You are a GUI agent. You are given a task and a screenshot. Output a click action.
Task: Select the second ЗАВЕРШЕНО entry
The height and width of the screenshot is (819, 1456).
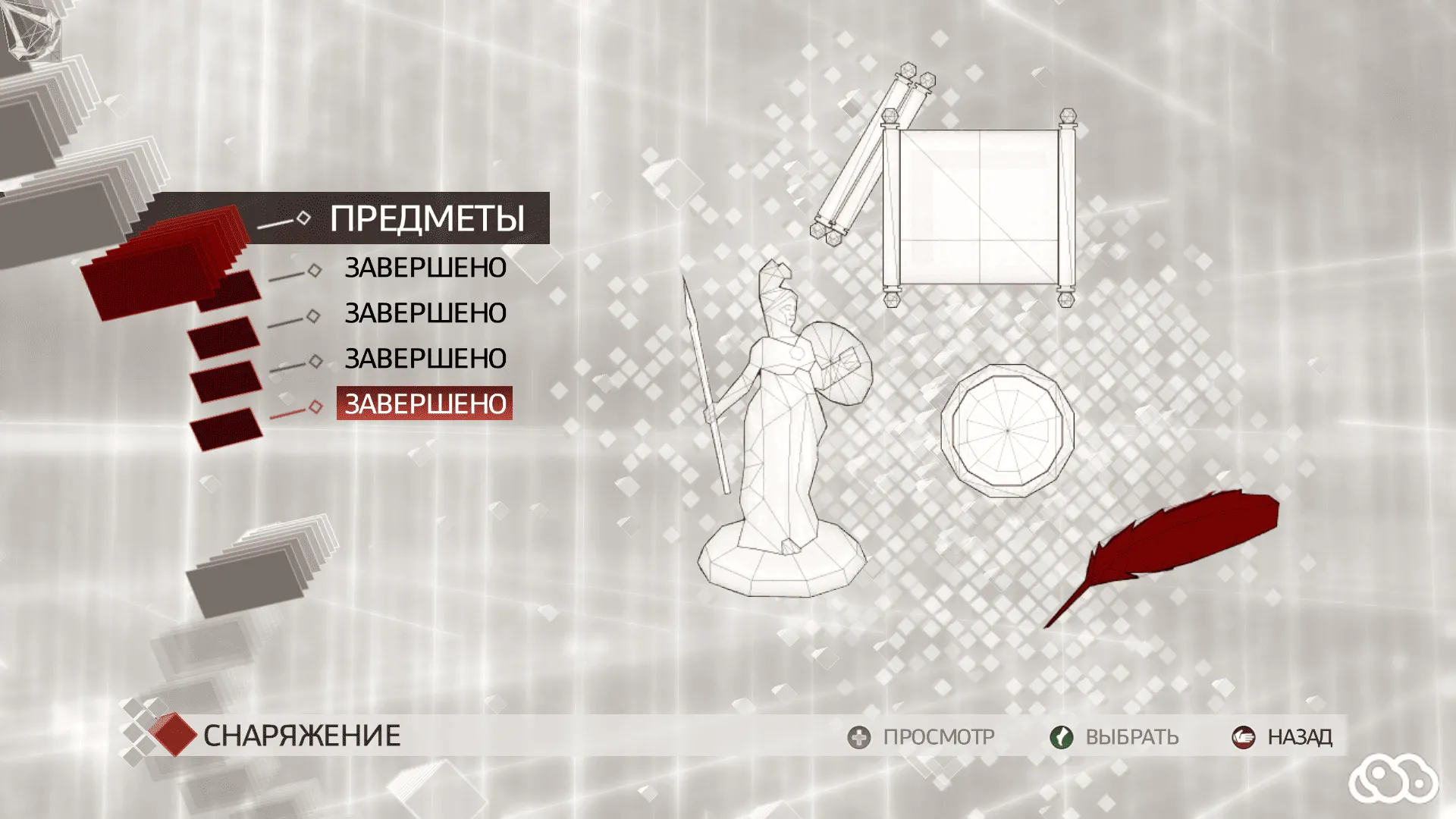coord(425,313)
